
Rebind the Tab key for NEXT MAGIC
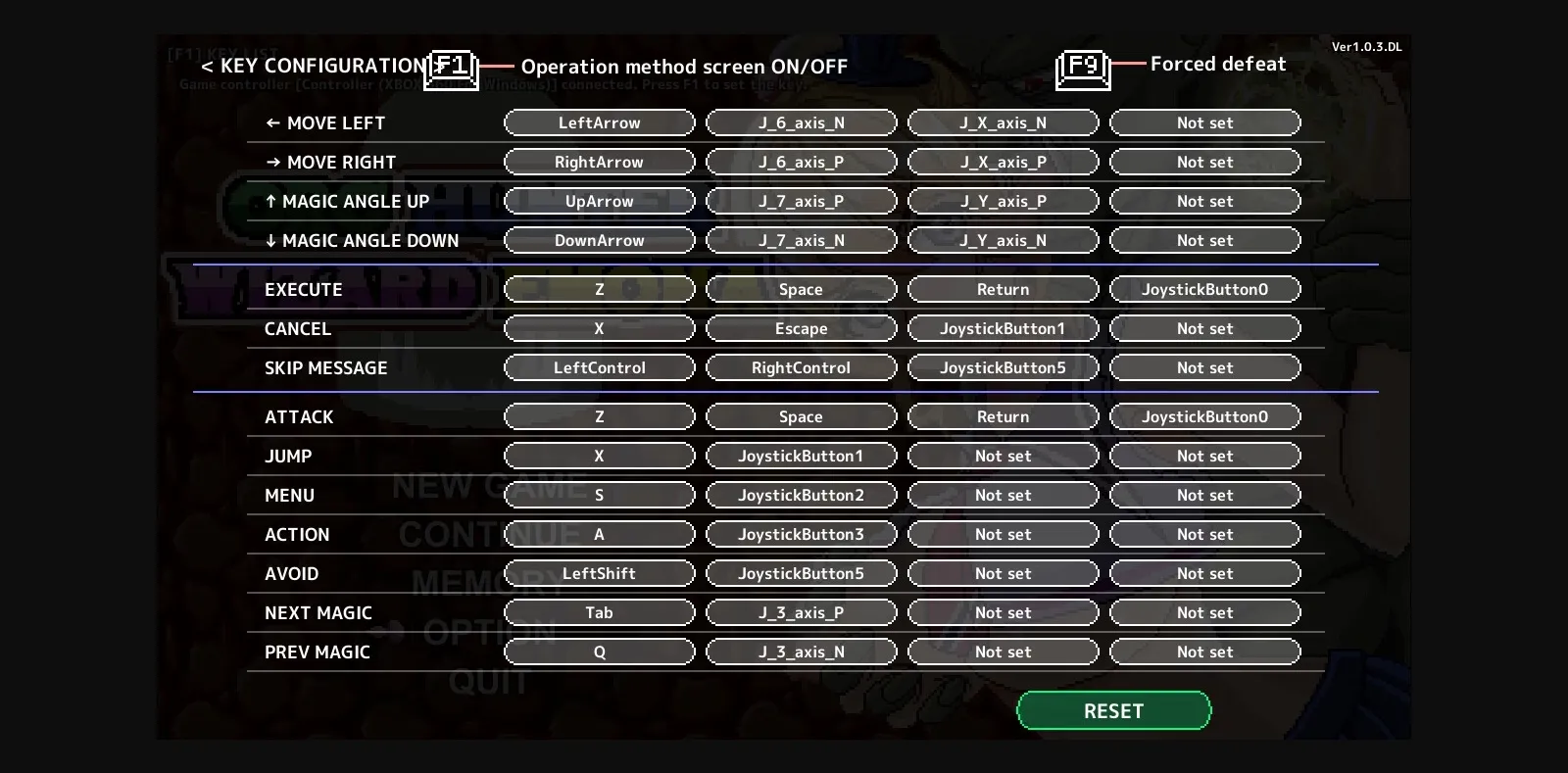click(x=599, y=612)
